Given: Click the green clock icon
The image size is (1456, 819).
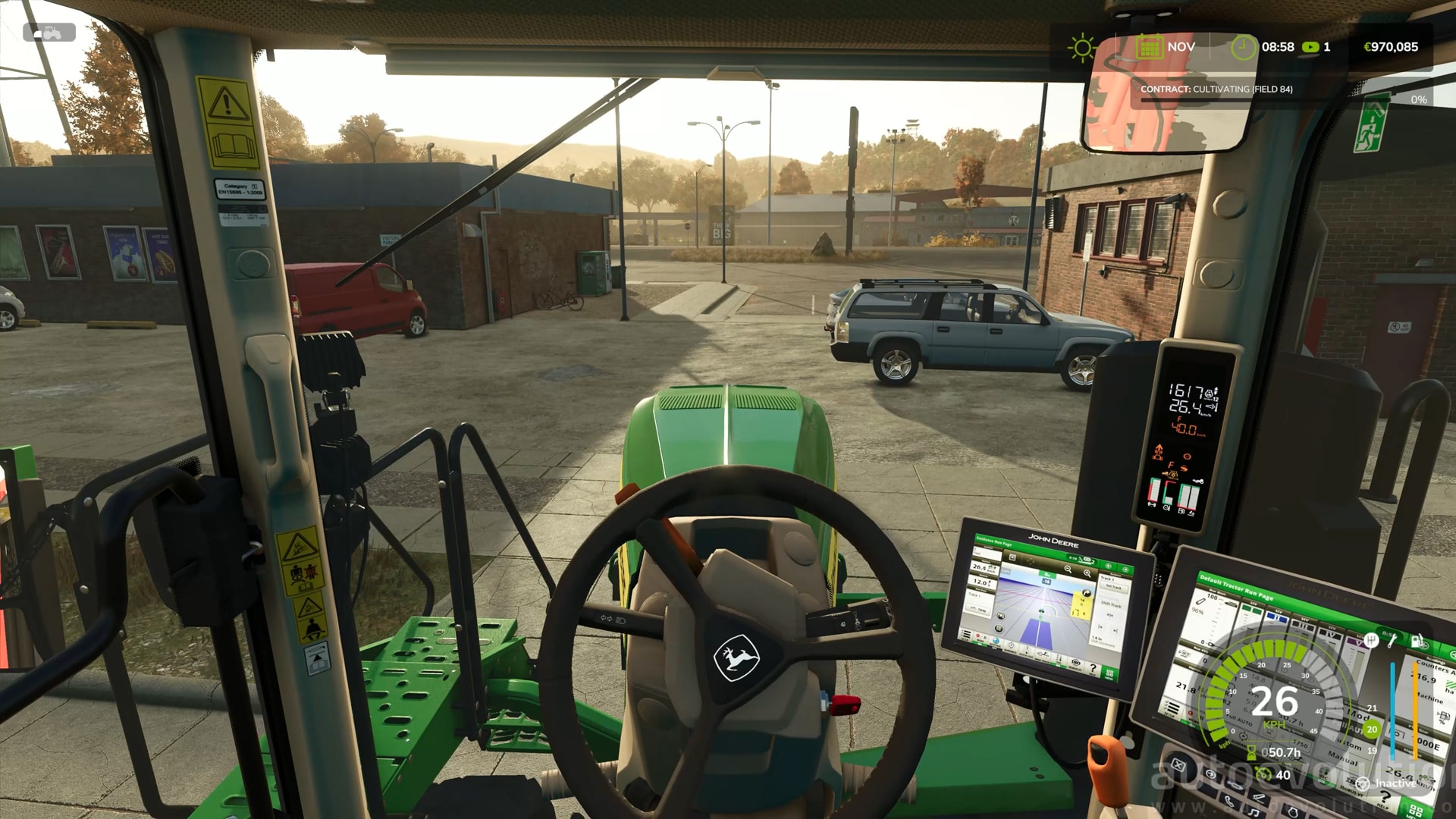Looking at the screenshot, I should (x=1243, y=47).
